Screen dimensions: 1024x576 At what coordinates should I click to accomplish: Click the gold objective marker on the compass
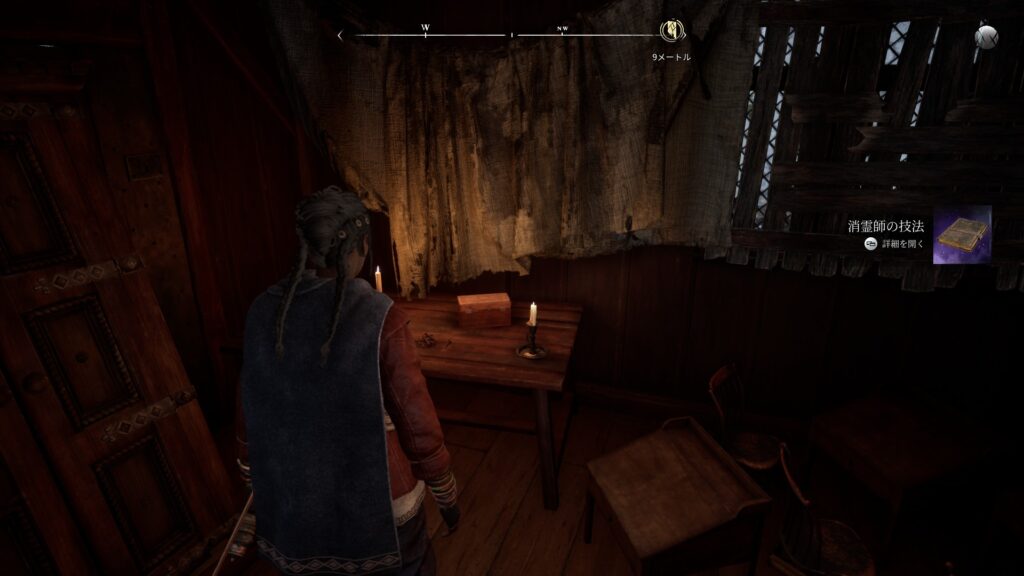point(671,33)
